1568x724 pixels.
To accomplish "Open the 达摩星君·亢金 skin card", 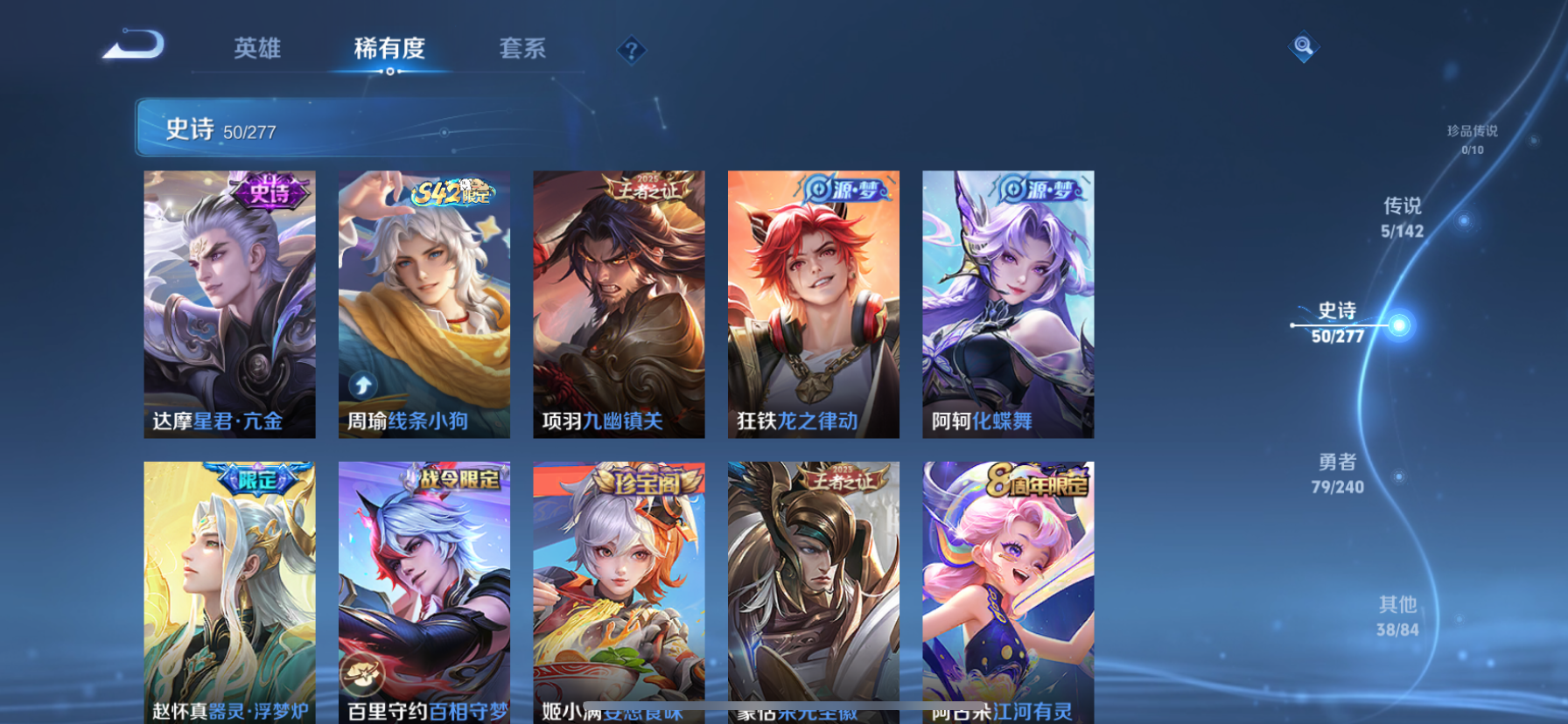I will pos(229,306).
